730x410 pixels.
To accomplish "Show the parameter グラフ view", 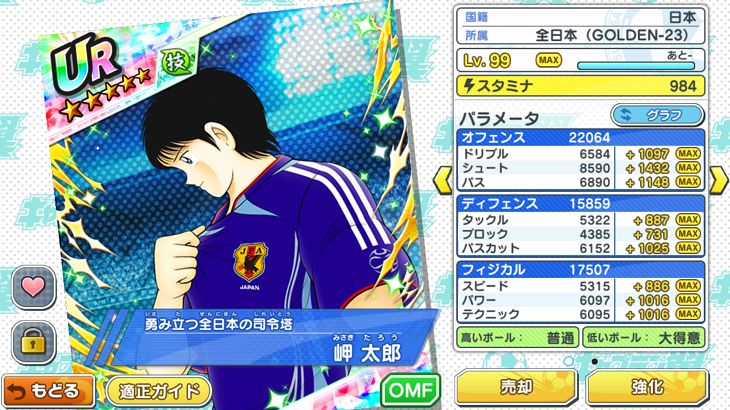I will point(655,115).
